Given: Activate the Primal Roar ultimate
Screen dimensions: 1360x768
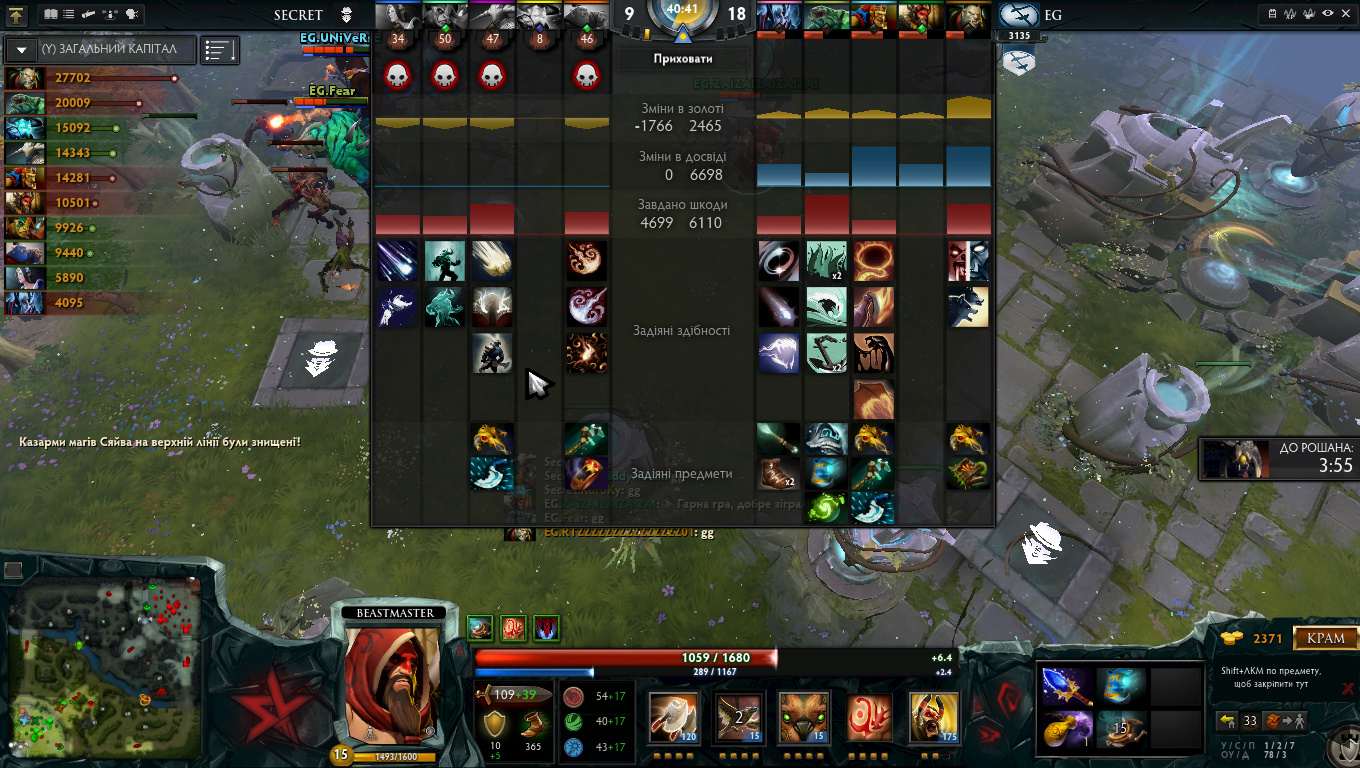Looking at the screenshot, I should coord(935,717).
